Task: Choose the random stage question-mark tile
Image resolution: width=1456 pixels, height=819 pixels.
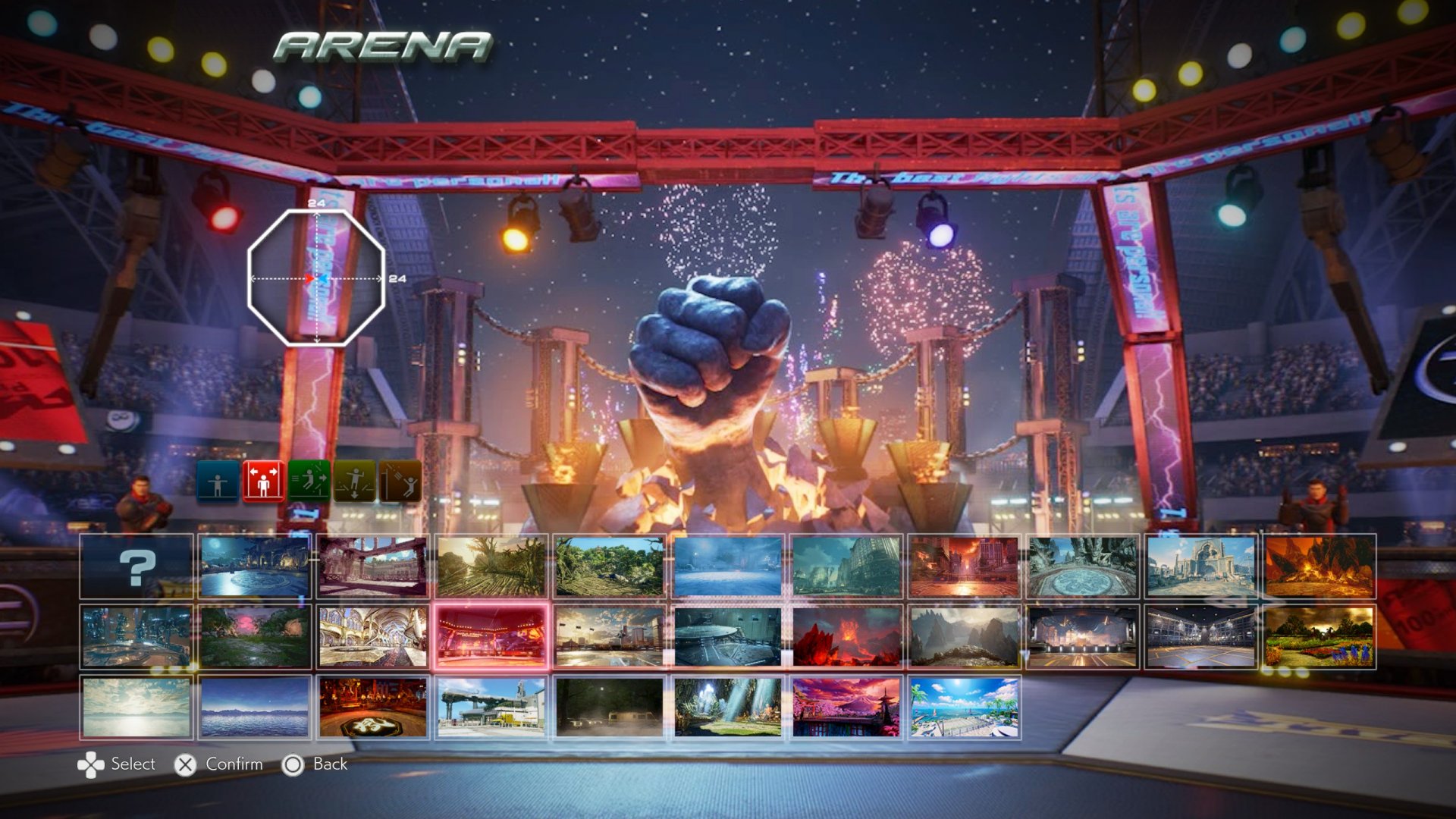Action: tap(136, 564)
